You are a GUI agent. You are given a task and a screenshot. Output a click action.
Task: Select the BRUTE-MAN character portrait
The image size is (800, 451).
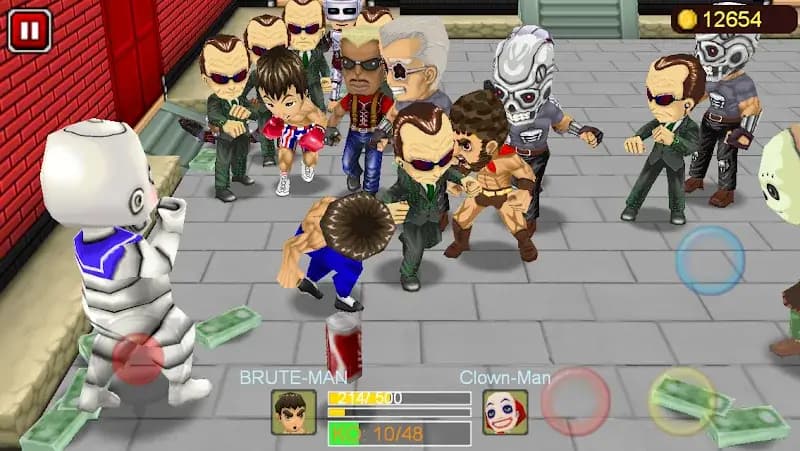pyautogui.click(x=293, y=412)
